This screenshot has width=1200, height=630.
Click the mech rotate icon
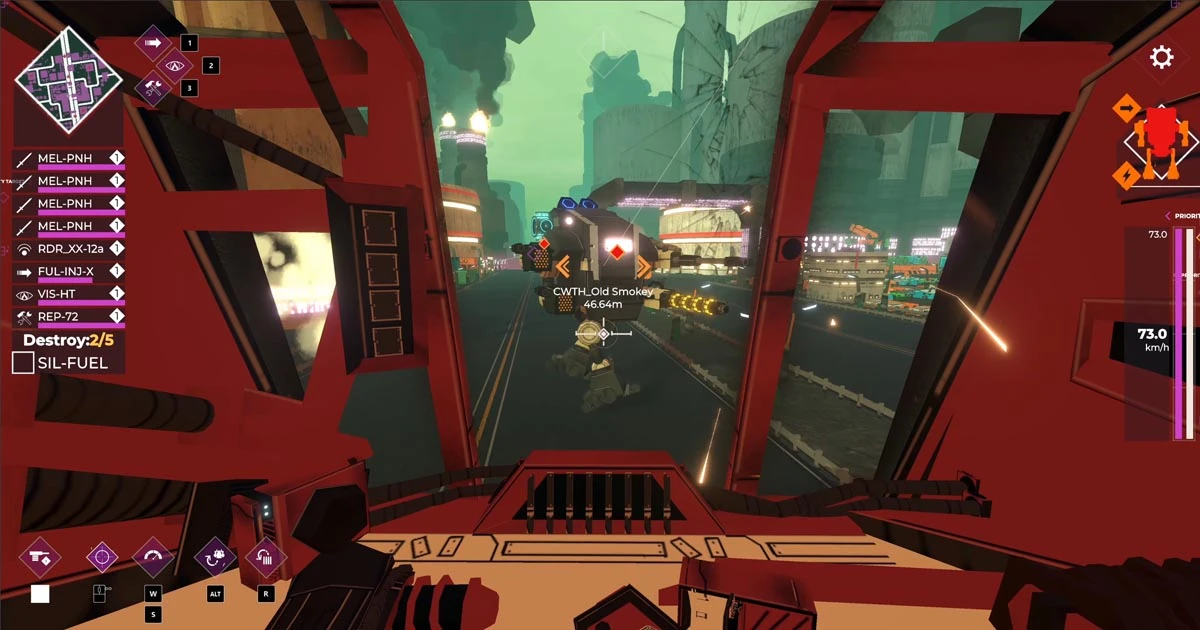(215, 557)
